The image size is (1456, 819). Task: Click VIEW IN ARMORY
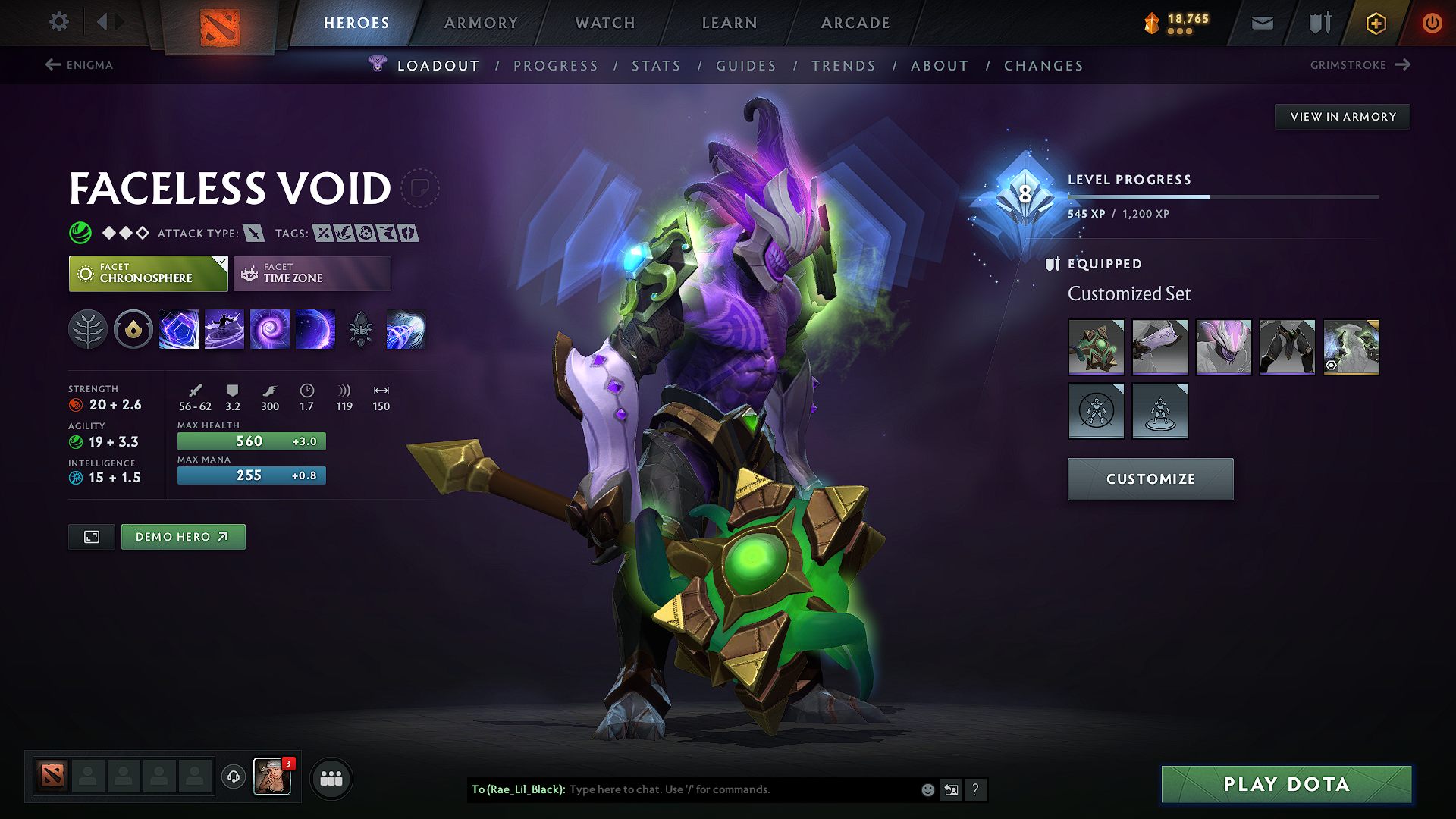1342,116
